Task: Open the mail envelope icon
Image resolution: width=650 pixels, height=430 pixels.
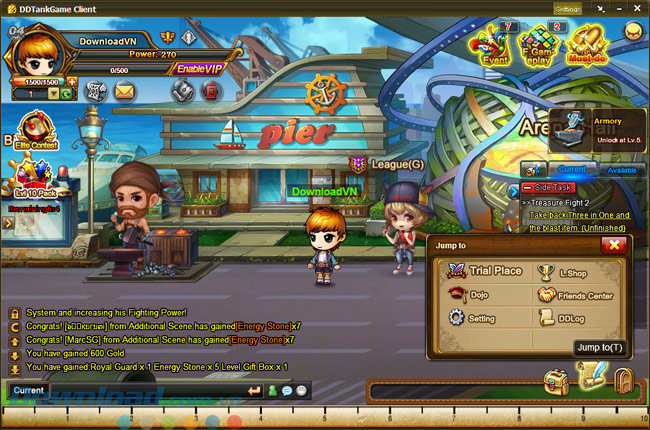Action: tap(124, 91)
